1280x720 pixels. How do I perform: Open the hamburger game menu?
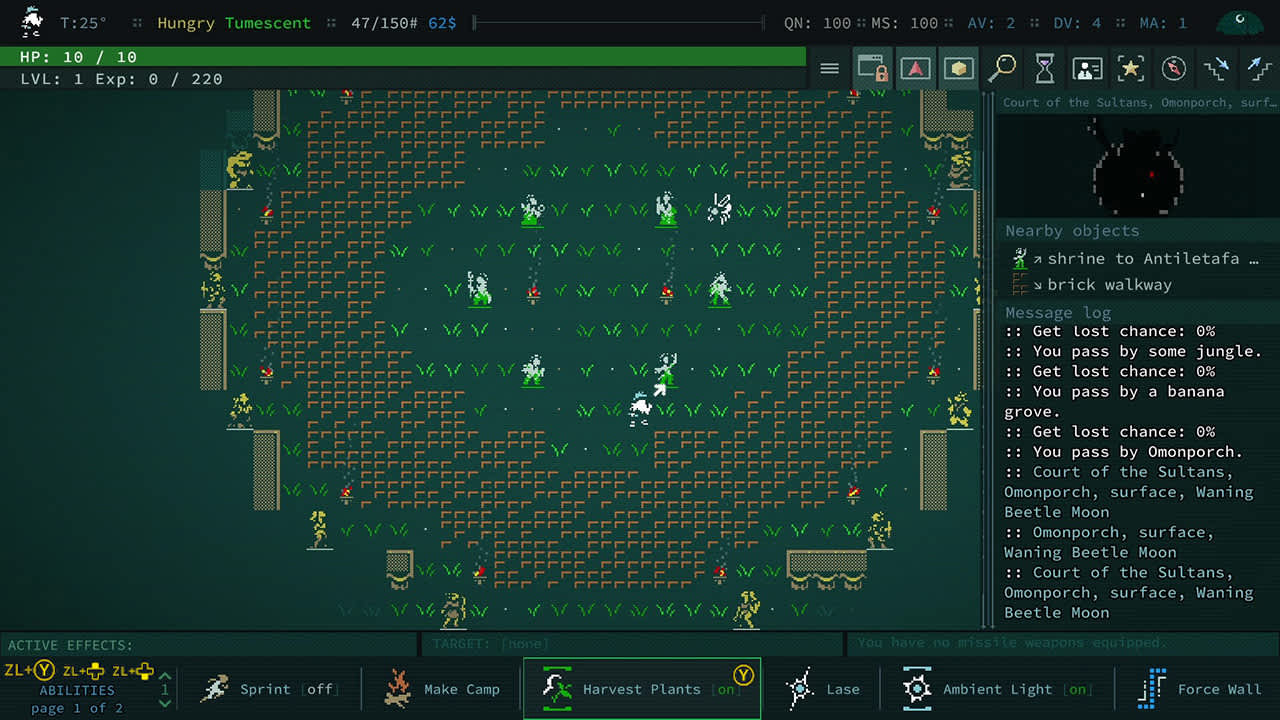click(828, 68)
